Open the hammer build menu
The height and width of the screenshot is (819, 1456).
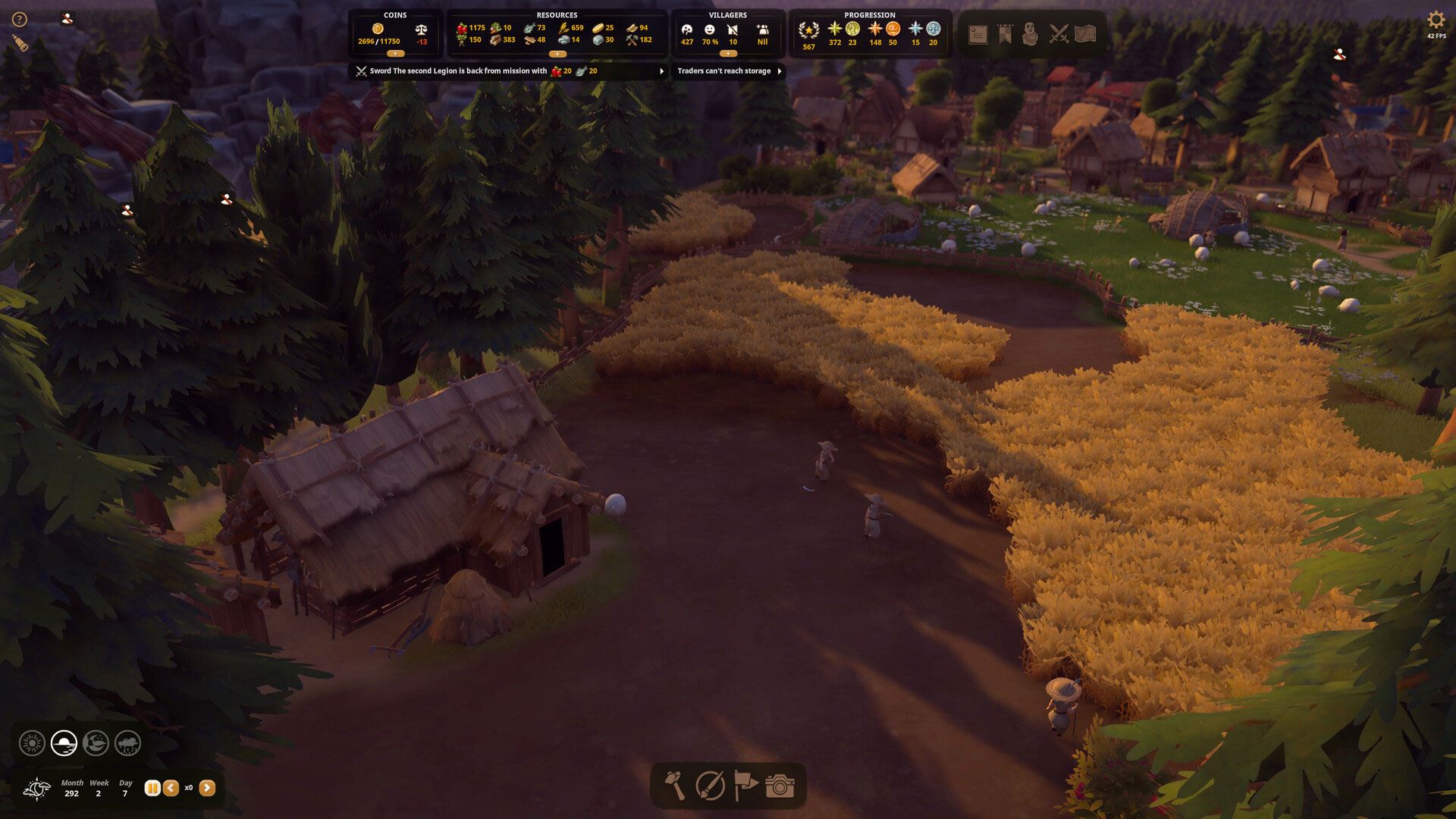(675, 786)
